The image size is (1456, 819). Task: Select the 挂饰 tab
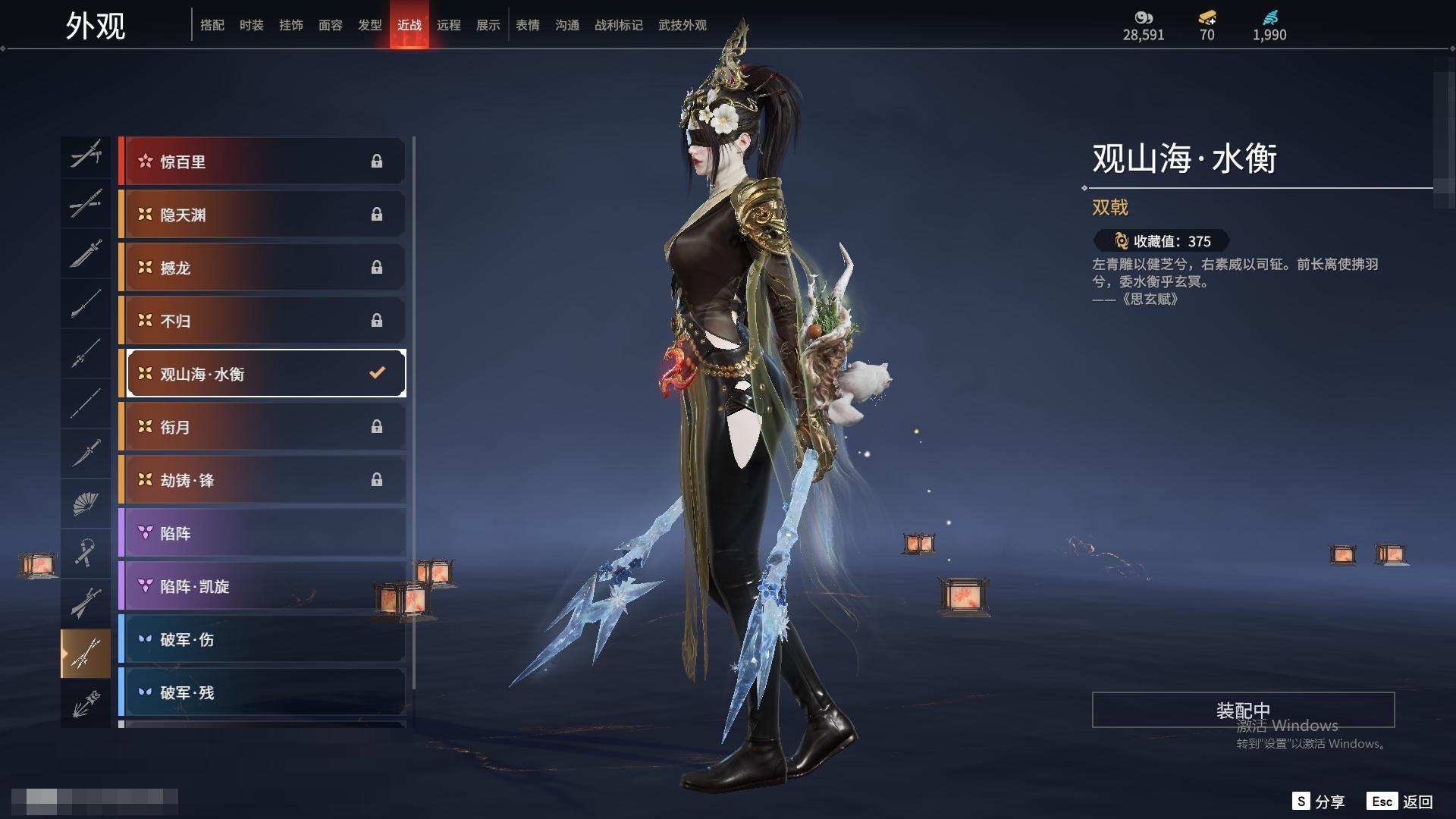point(291,25)
